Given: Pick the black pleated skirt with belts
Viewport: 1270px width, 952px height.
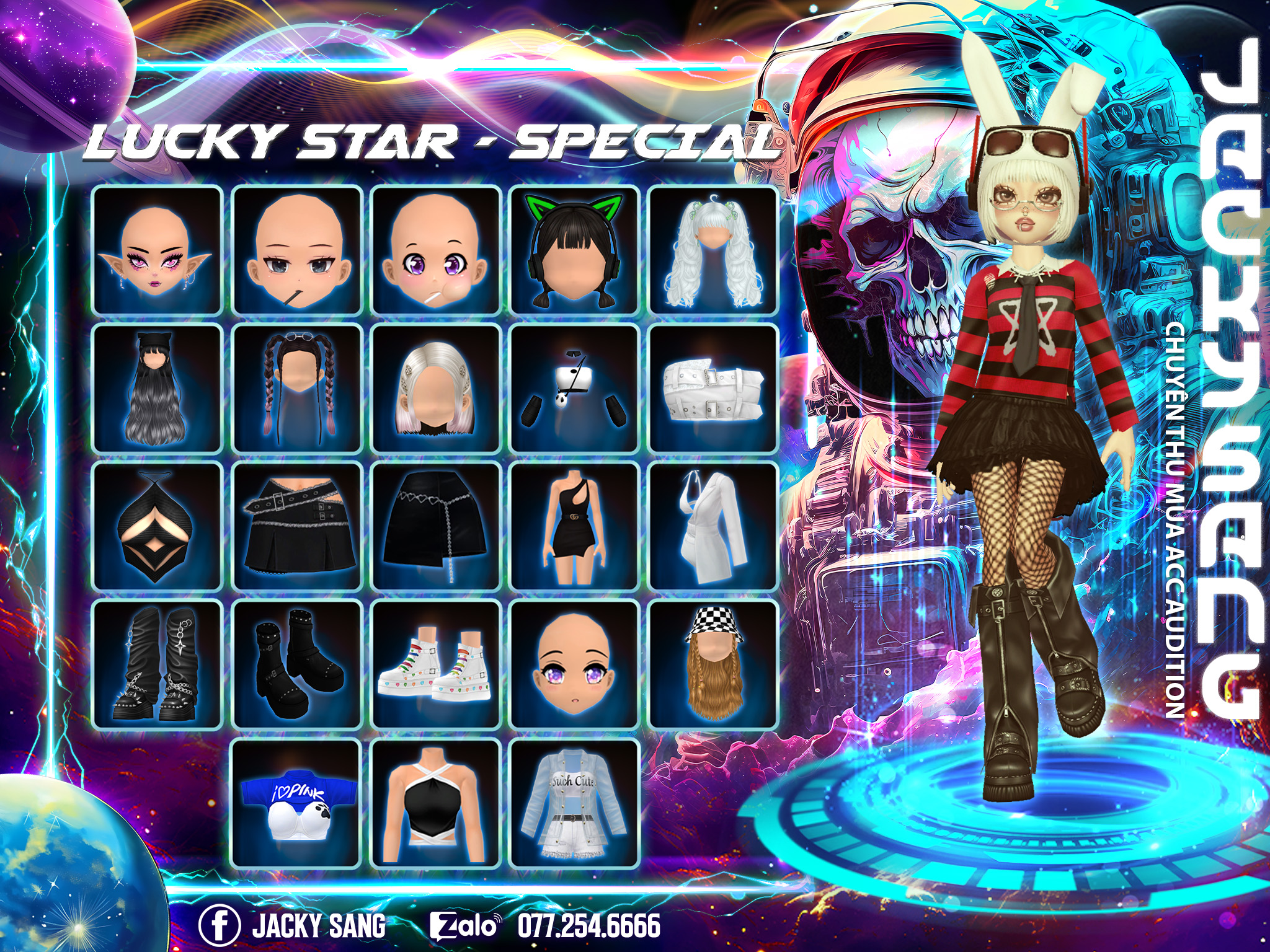Looking at the screenshot, I should click(296, 526).
